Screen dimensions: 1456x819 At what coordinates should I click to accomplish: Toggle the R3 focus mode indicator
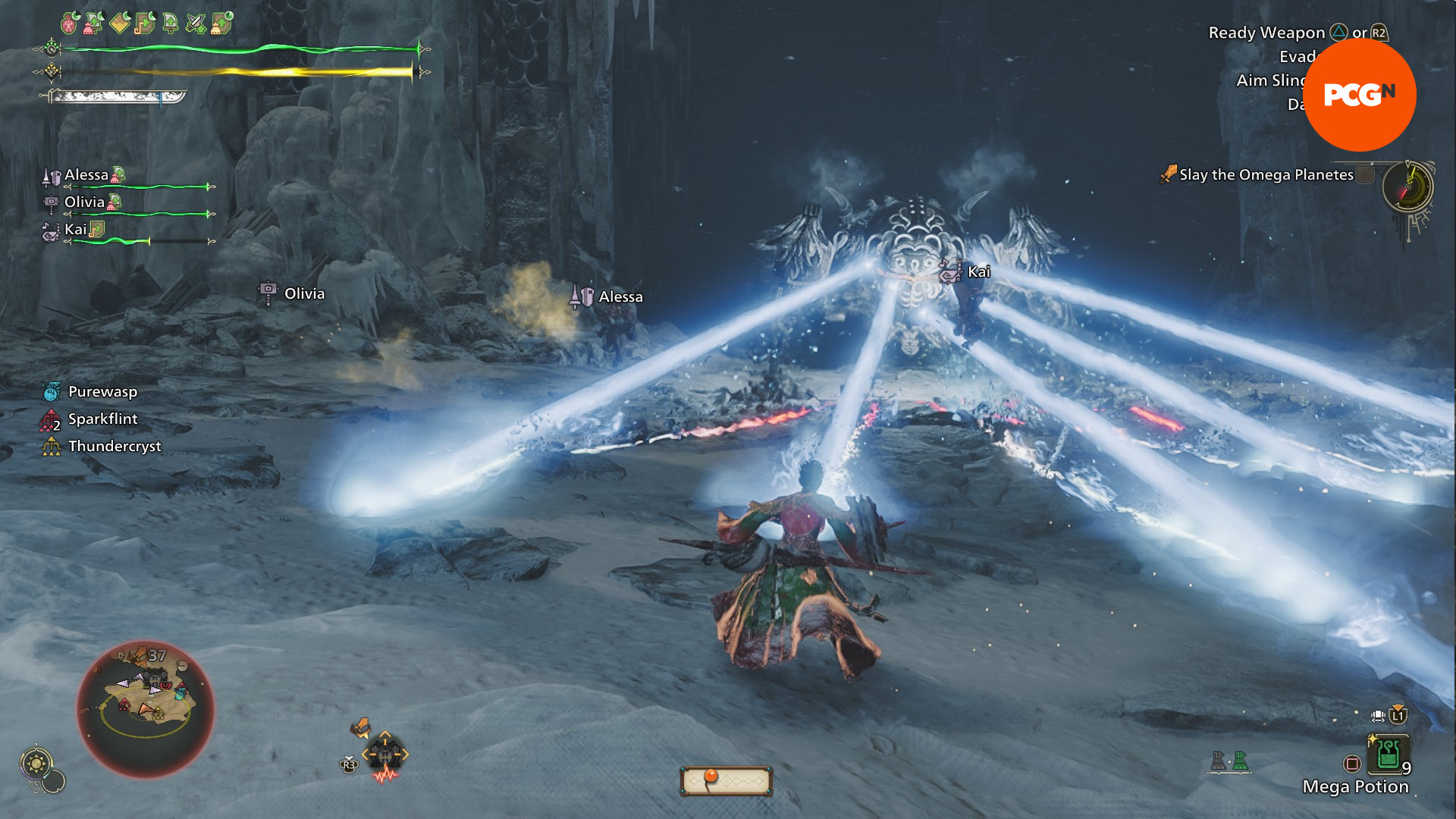coord(350,764)
